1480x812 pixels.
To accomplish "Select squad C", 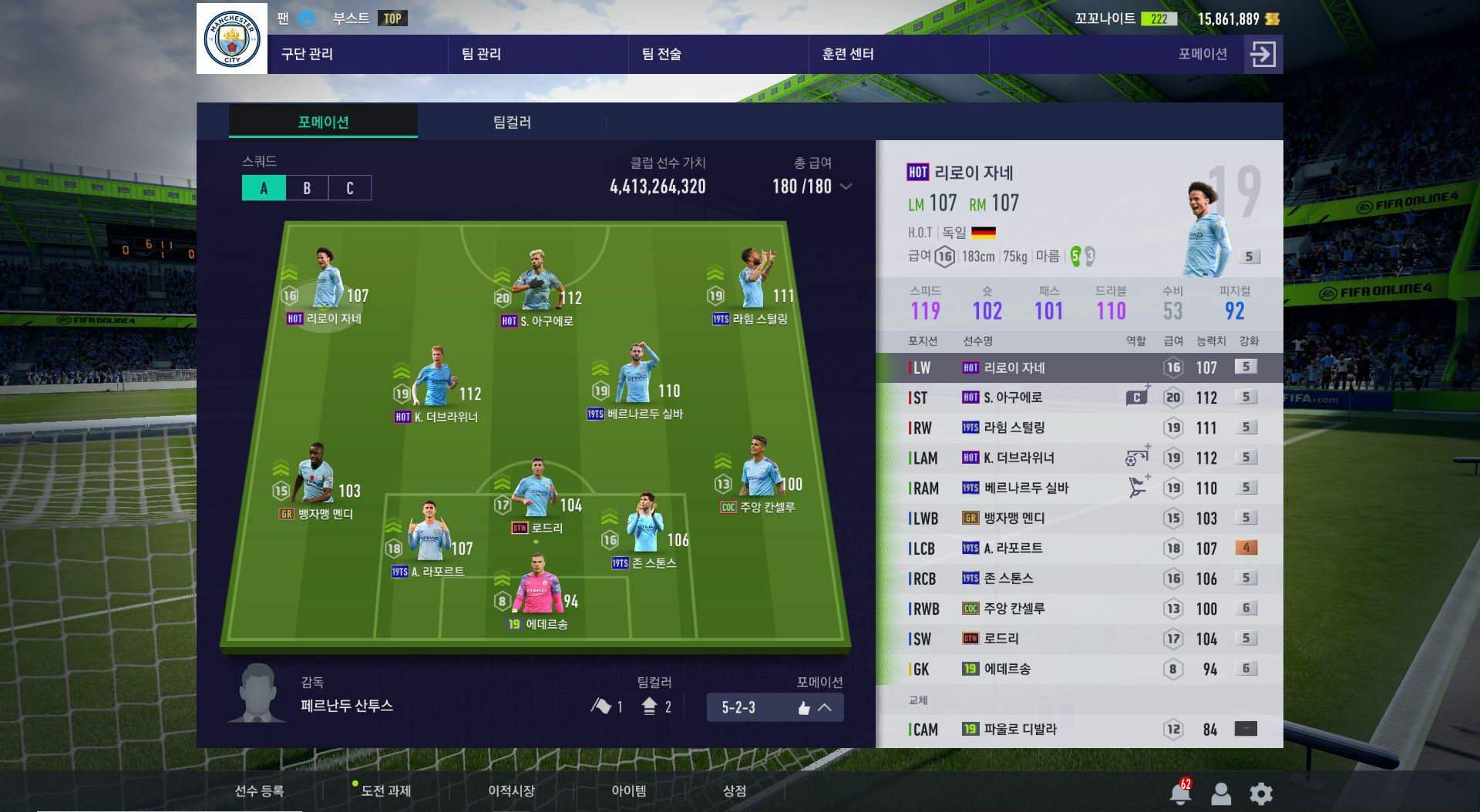I will coord(349,188).
